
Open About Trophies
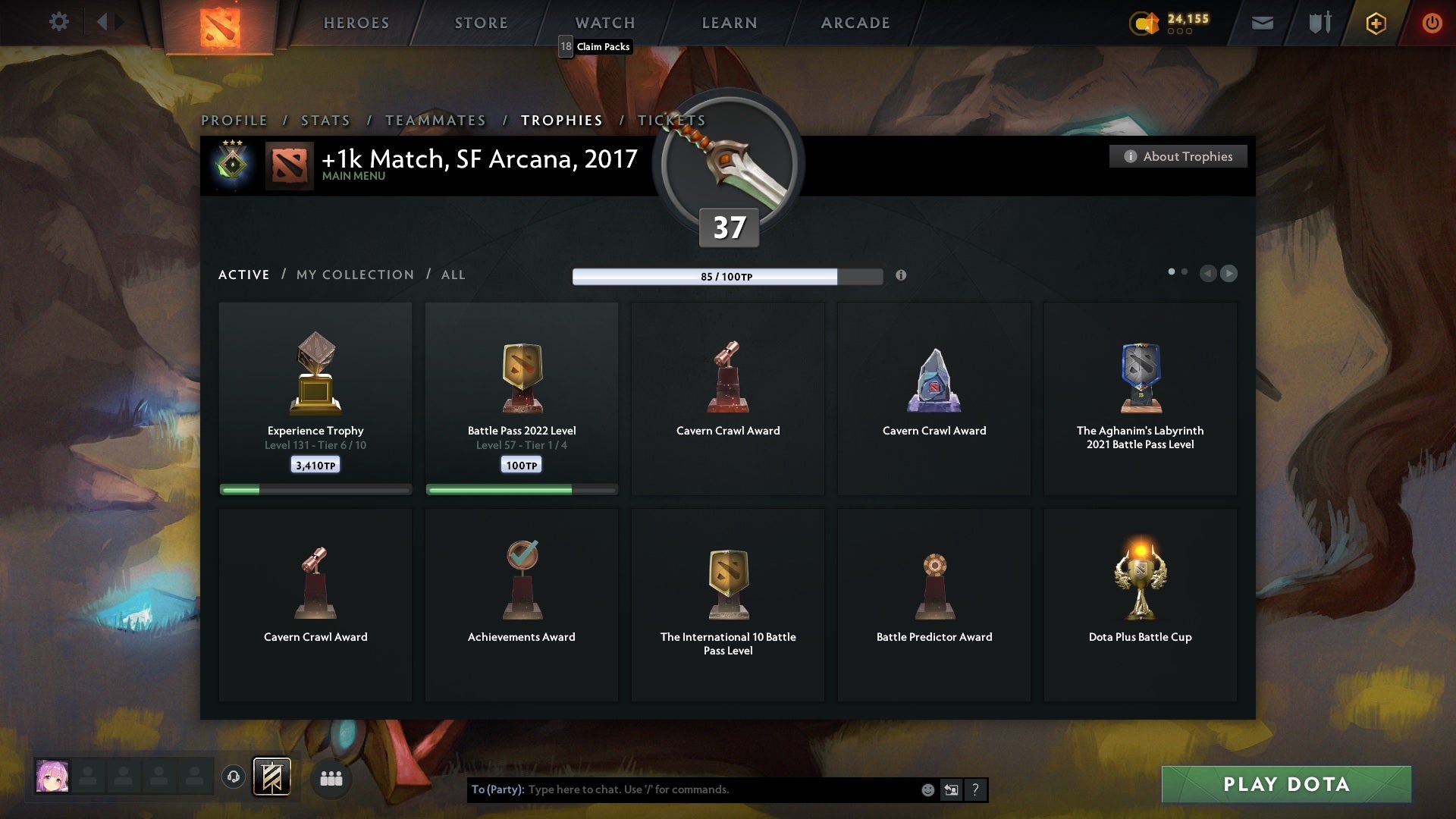tap(1178, 156)
